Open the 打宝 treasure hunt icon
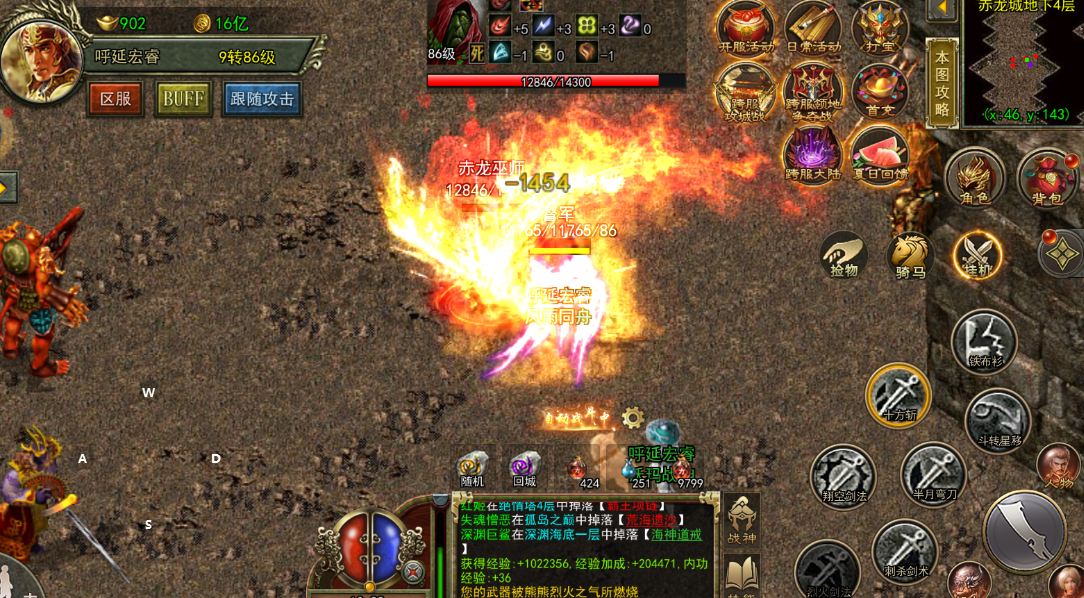This screenshot has height=598, width=1084. [x=880, y=27]
